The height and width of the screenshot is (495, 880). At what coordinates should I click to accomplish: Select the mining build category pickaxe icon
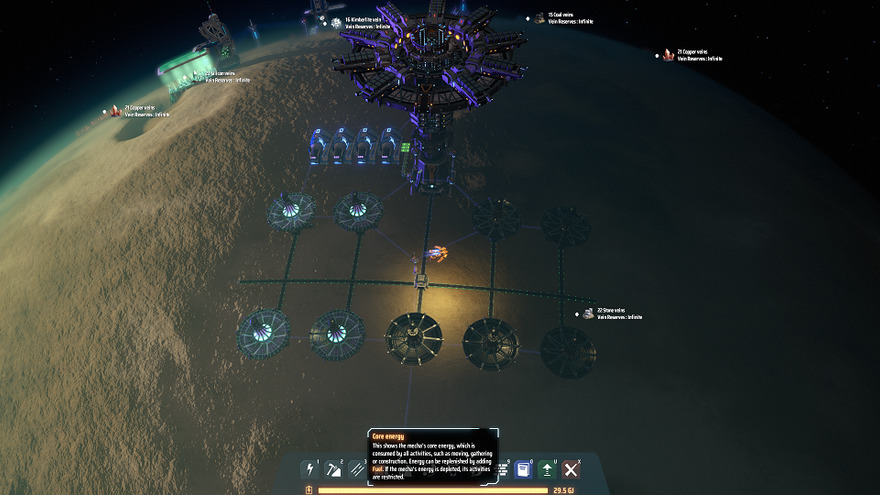(x=335, y=469)
